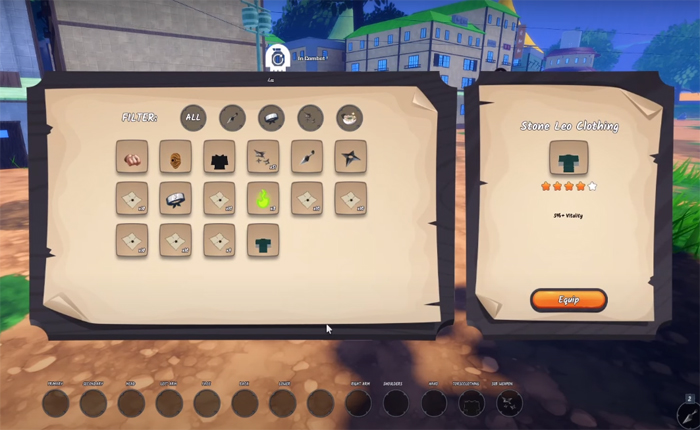
Task: Select the dark green shirt inventory slot
Action: coord(263,241)
